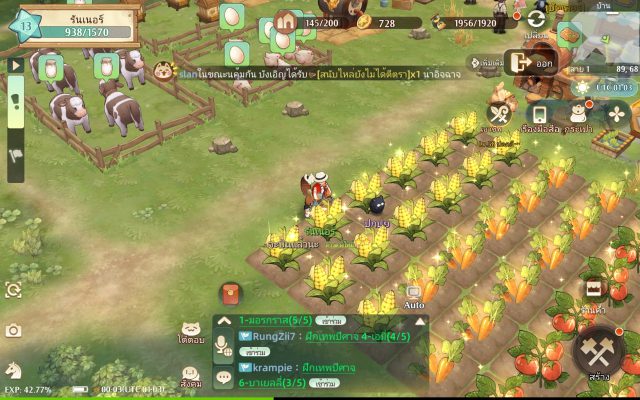The width and height of the screenshot is (640, 400).
Task: Switch to the flag tab
Action: pyautogui.click(x=15, y=156)
